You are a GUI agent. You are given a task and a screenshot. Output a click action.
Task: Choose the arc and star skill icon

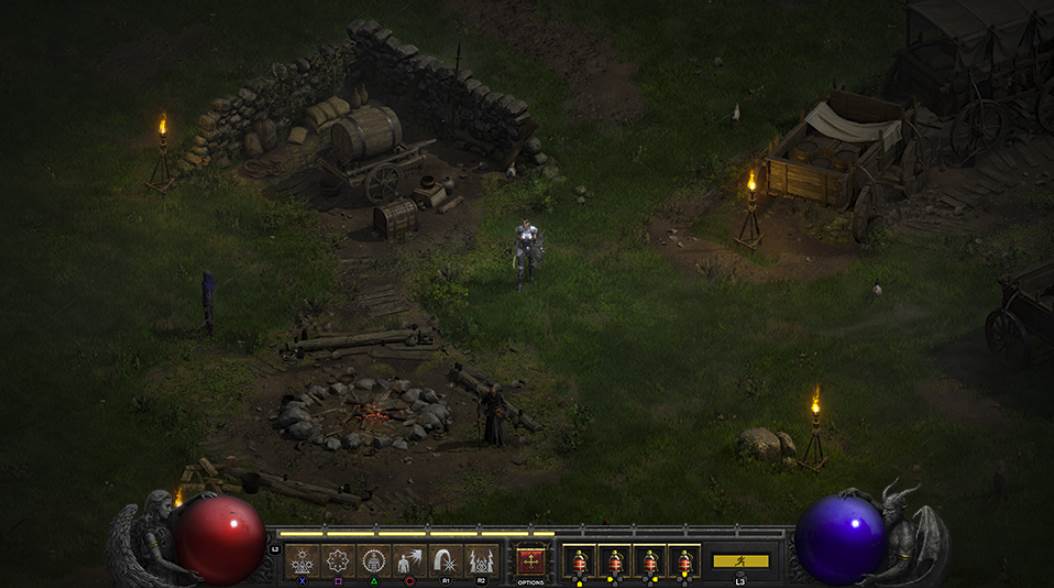445,561
